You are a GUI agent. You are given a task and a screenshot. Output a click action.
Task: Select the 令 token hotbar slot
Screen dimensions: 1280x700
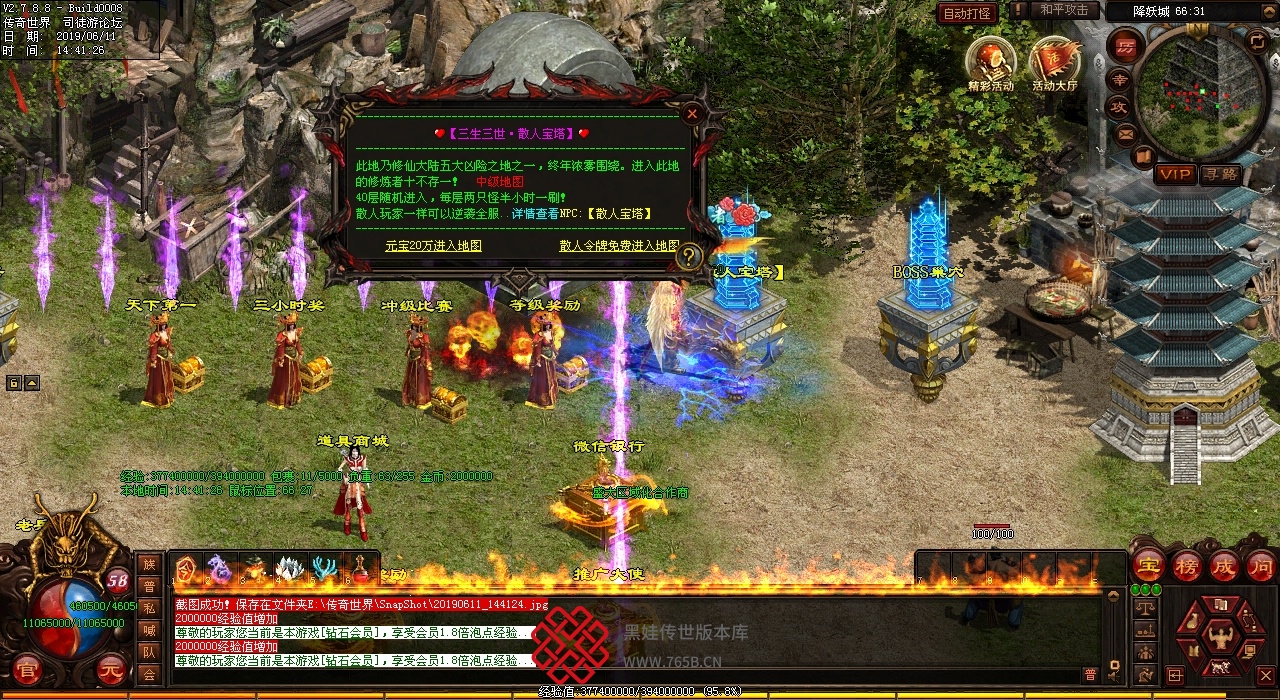[x=186, y=570]
